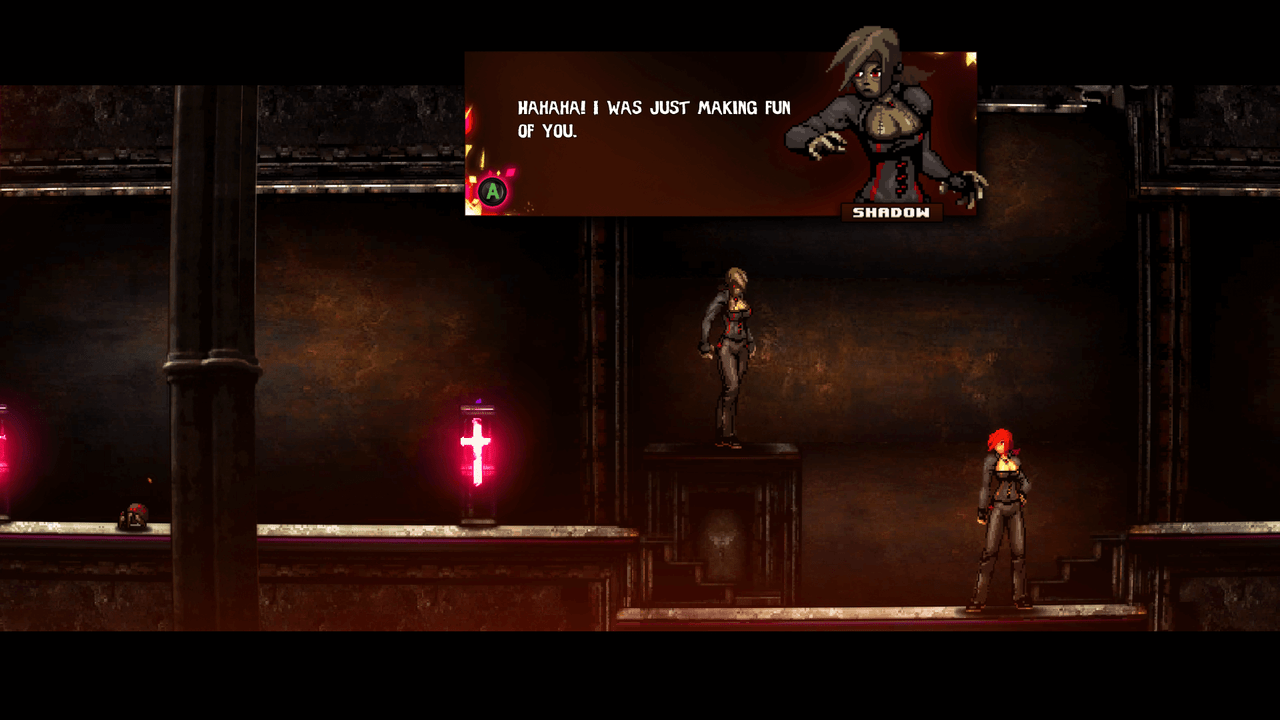The image size is (1280, 720).
Task: Click the SHADOW nameplate
Action: (891, 211)
